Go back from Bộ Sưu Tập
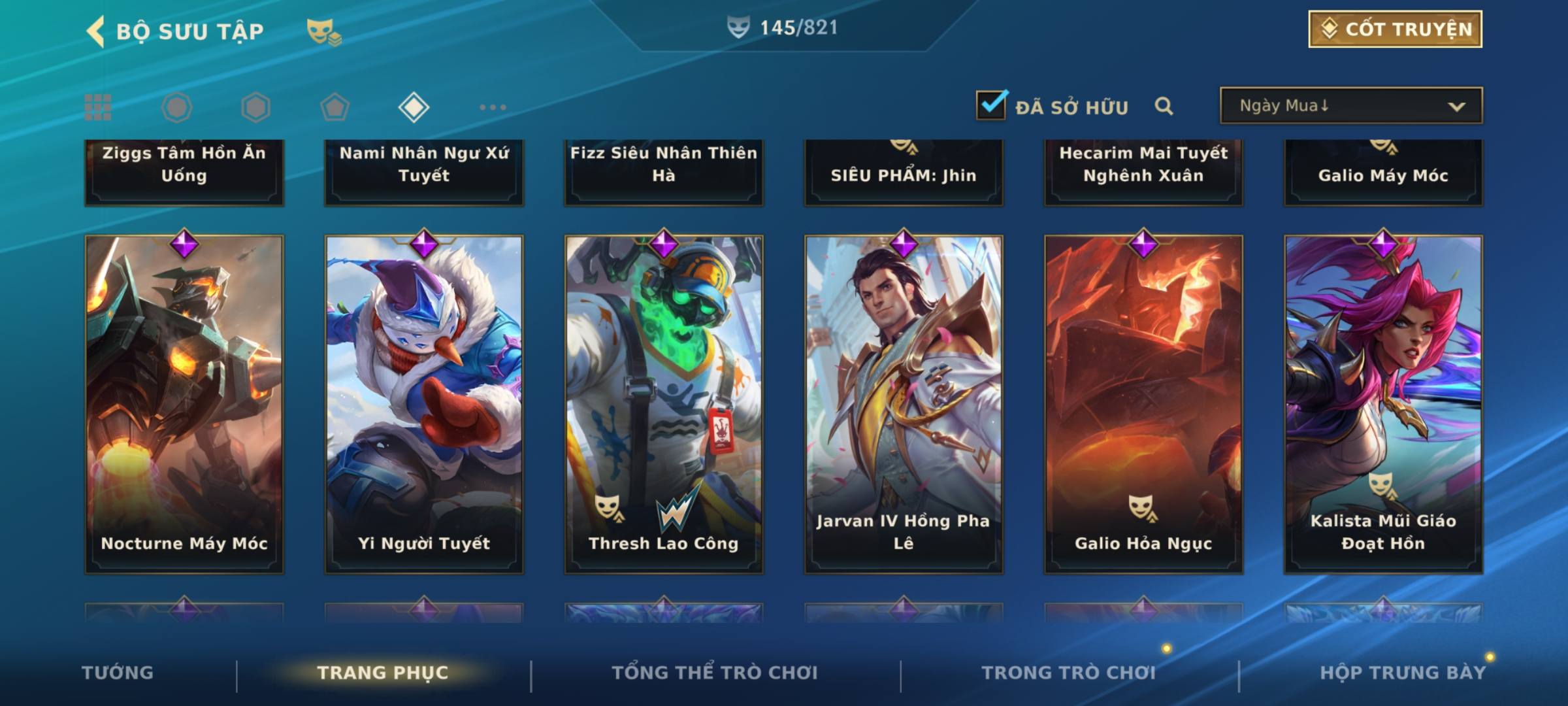The image size is (1568, 706). pyautogui.click(x=97, y=31)
